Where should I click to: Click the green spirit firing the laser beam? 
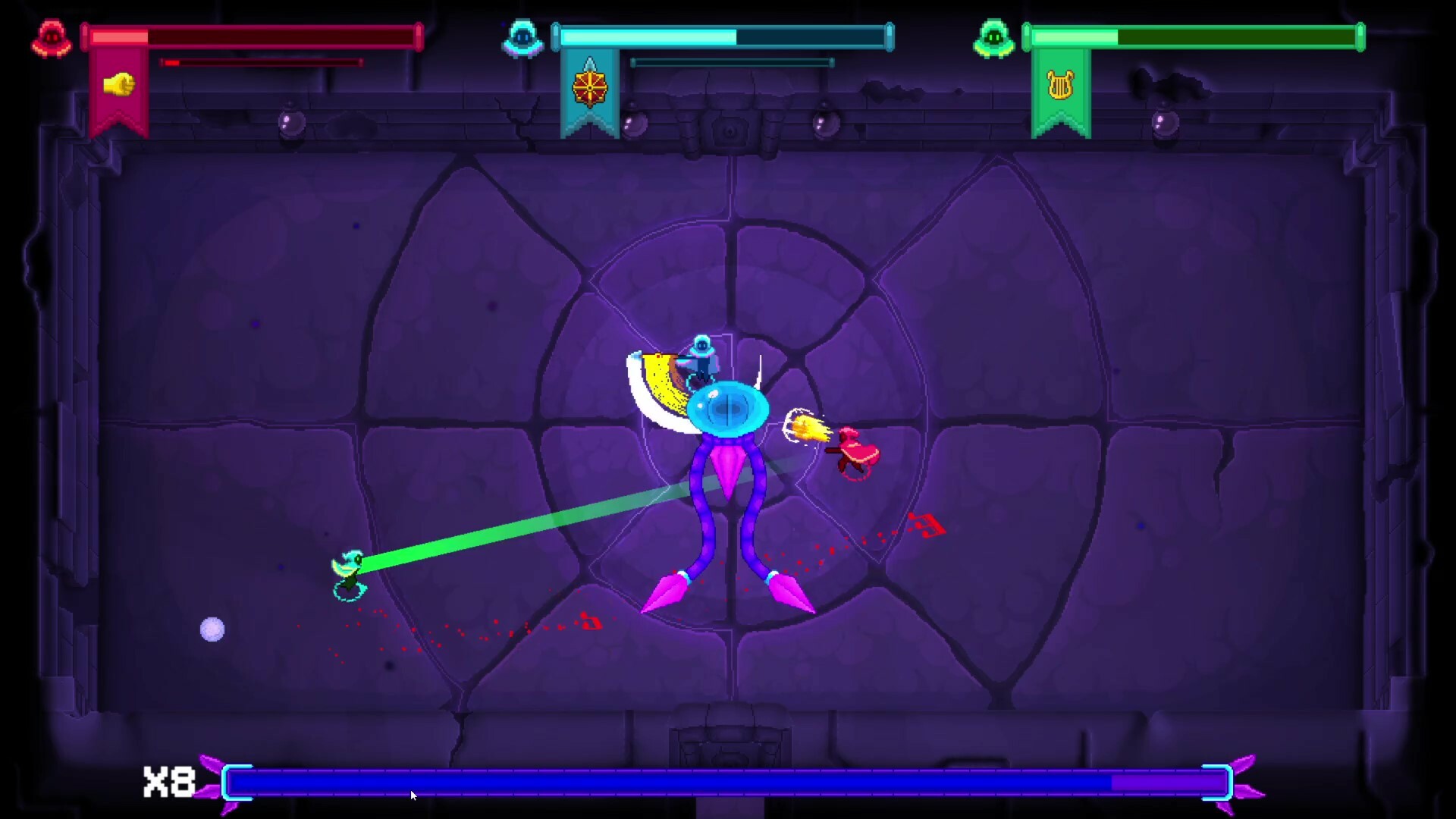(x=350, y=569)
